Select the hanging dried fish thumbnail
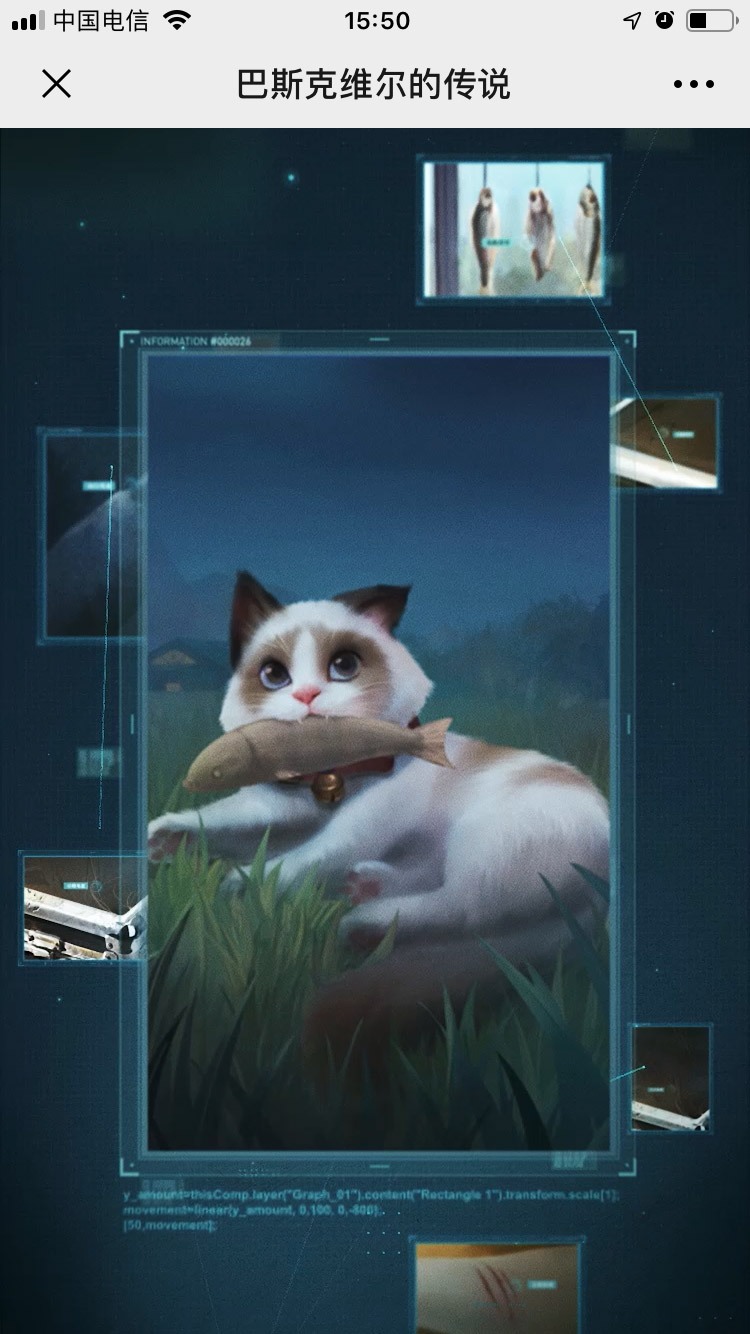Screen dimensions: 750x1334 pyautogui.click(x=514, y=230)
